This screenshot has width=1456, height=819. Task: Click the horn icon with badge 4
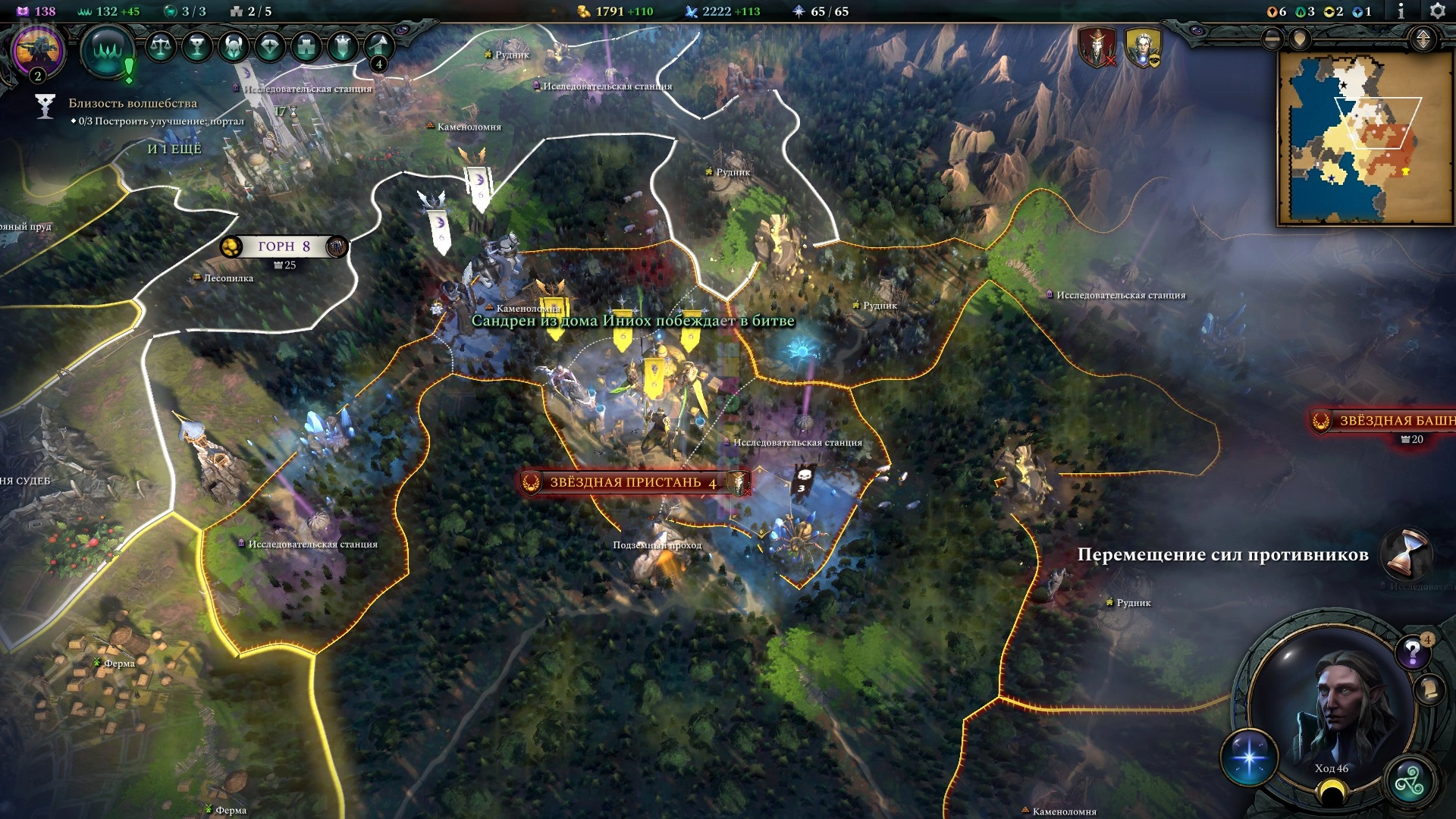378,47
